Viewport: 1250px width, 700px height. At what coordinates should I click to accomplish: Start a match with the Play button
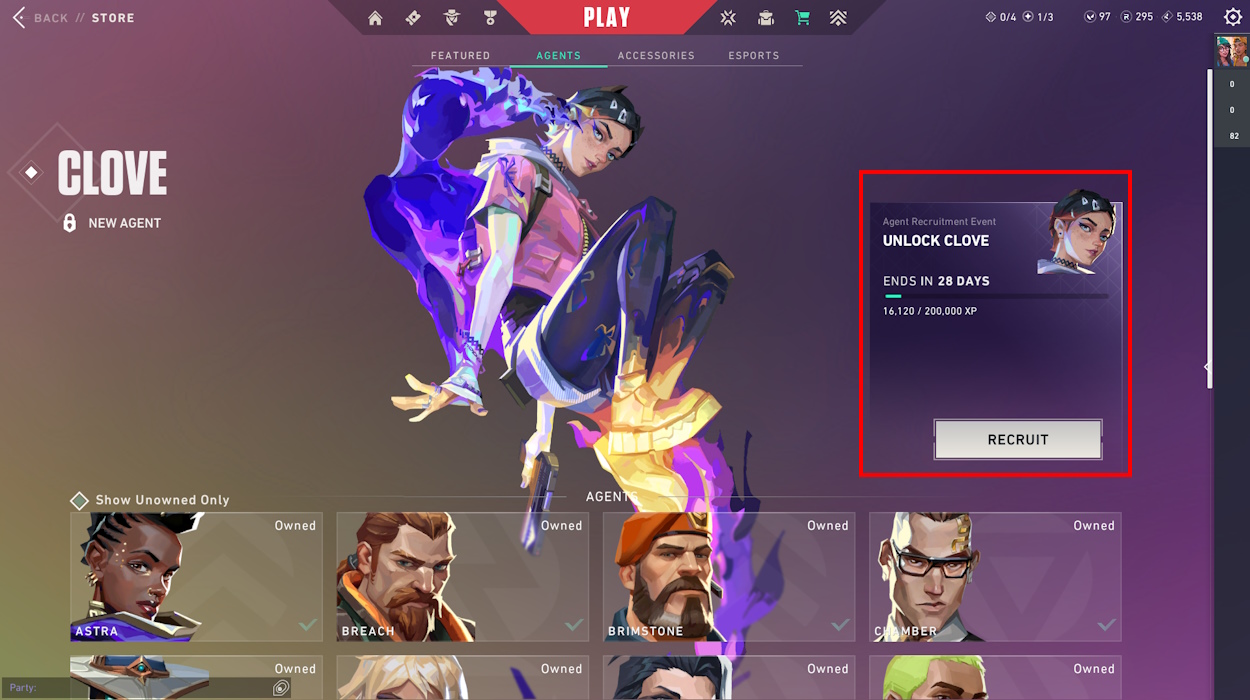606,18
